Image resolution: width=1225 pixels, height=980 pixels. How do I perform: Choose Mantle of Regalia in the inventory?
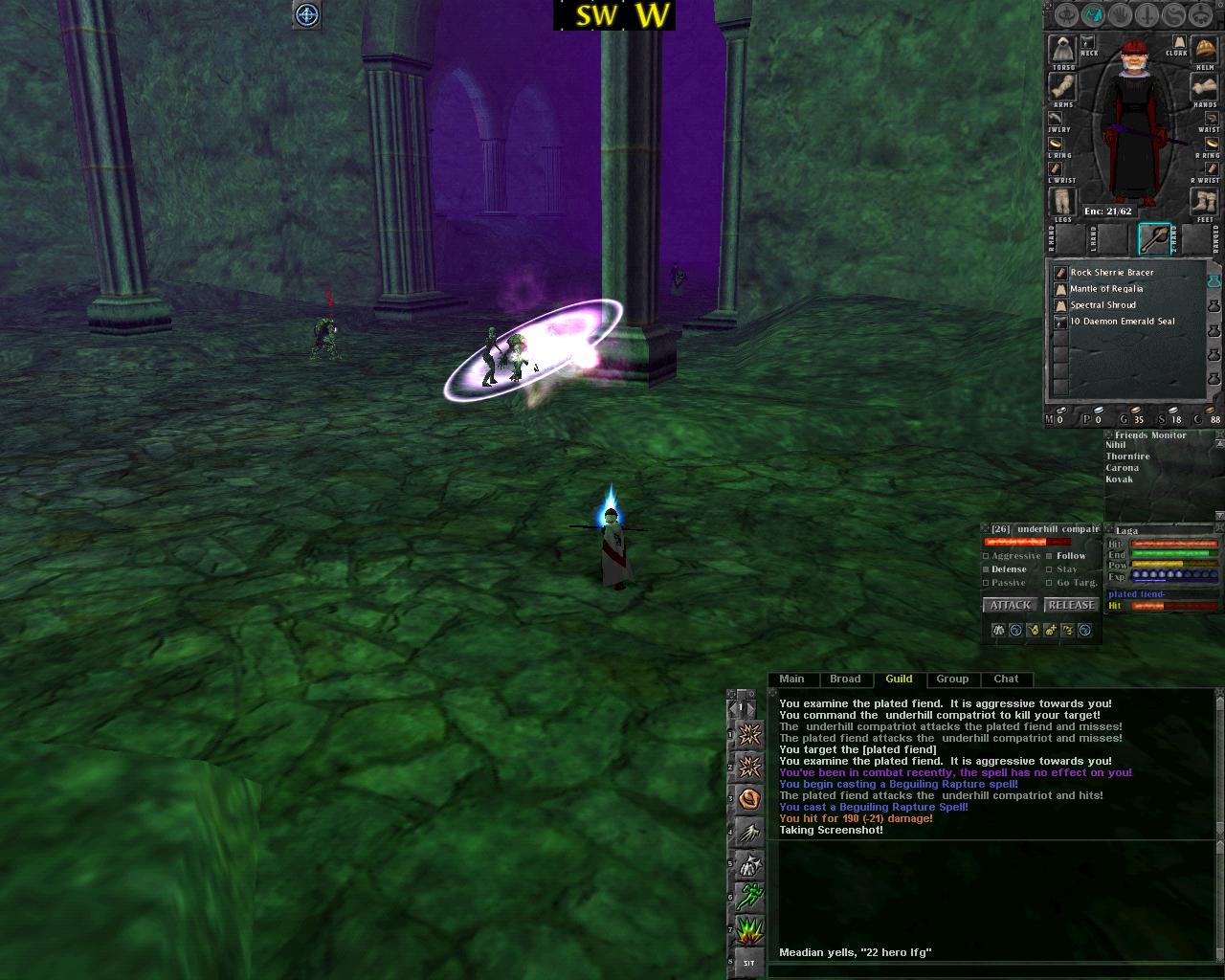pyautogui.click(x=1106, y=289)
